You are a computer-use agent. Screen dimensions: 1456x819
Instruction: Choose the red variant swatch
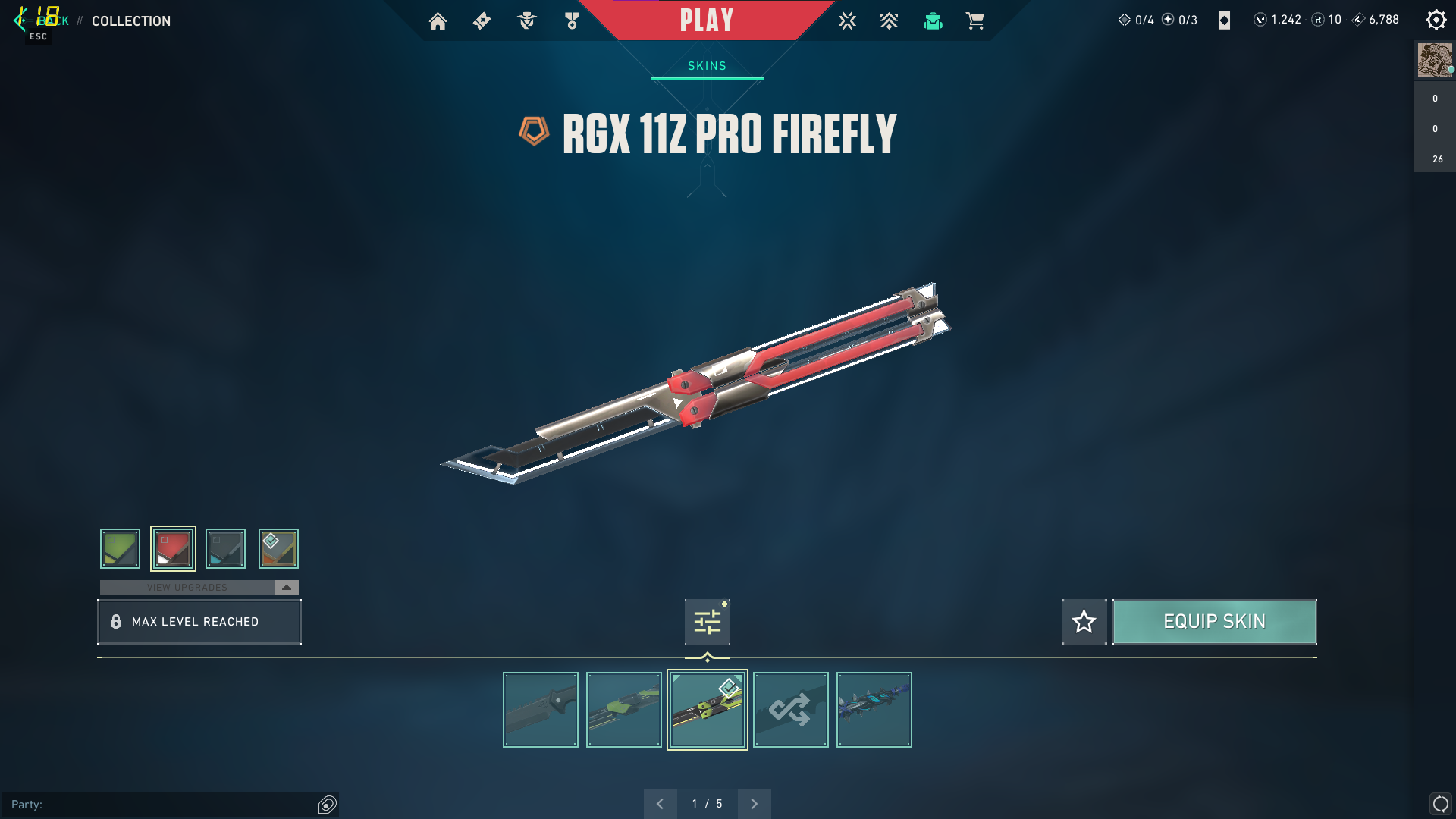[173, 548]
